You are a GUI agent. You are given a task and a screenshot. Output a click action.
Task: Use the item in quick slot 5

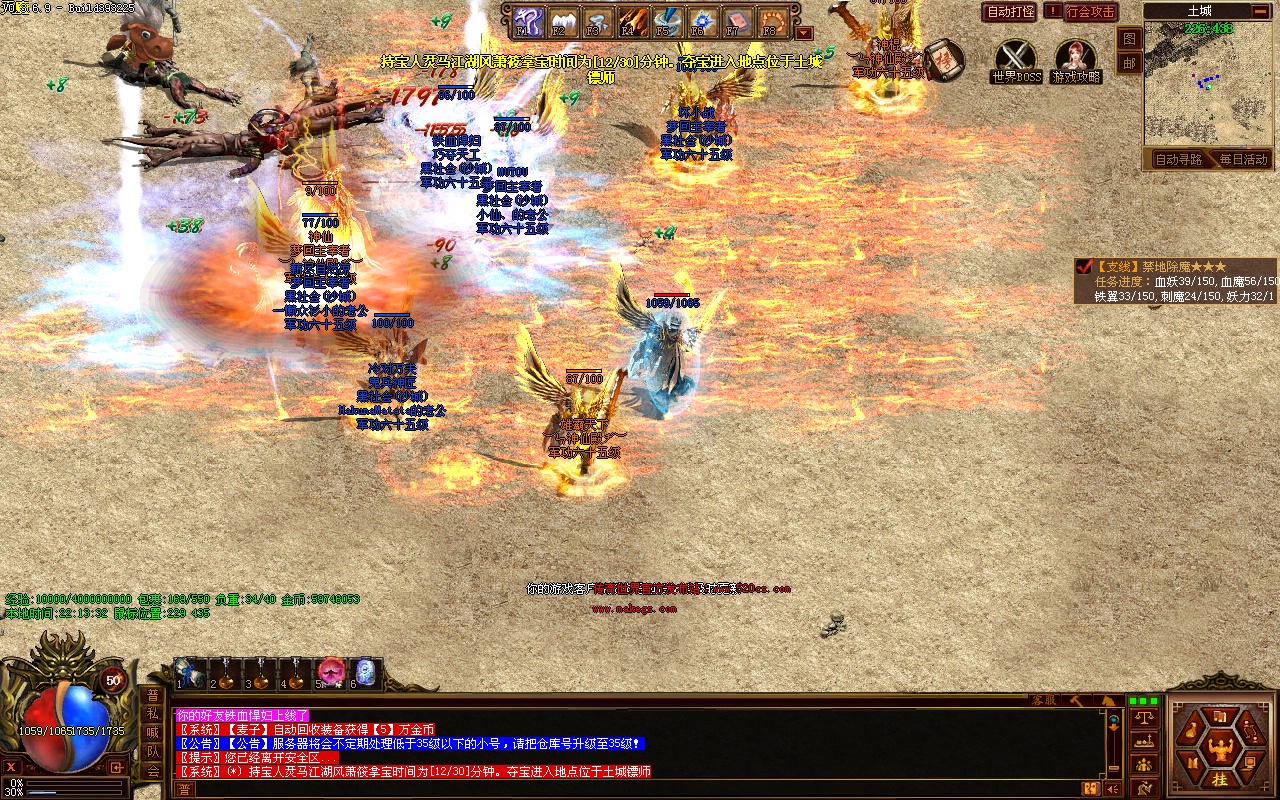331,672
